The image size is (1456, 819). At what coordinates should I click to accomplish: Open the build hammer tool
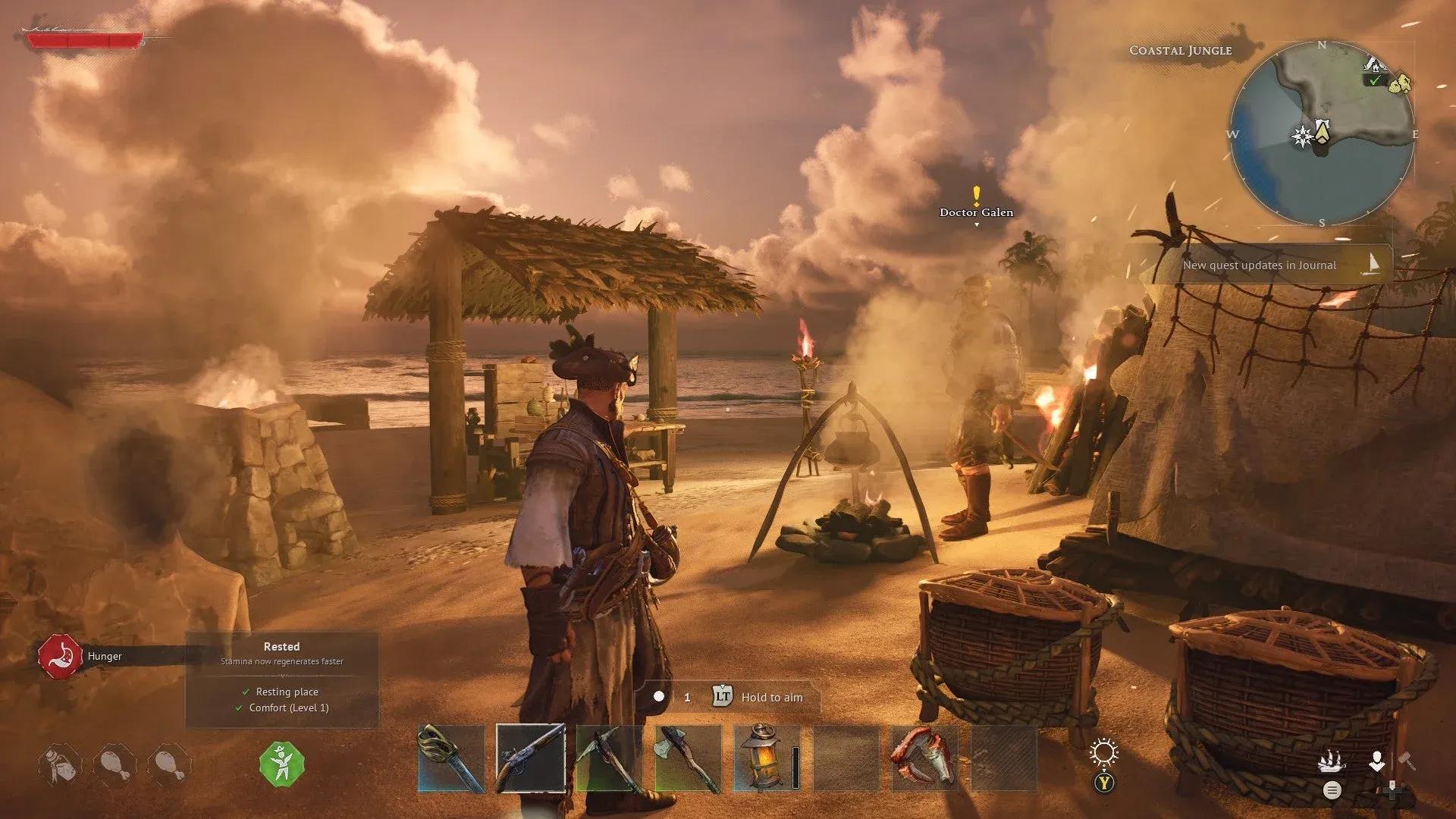(1407, 761)
